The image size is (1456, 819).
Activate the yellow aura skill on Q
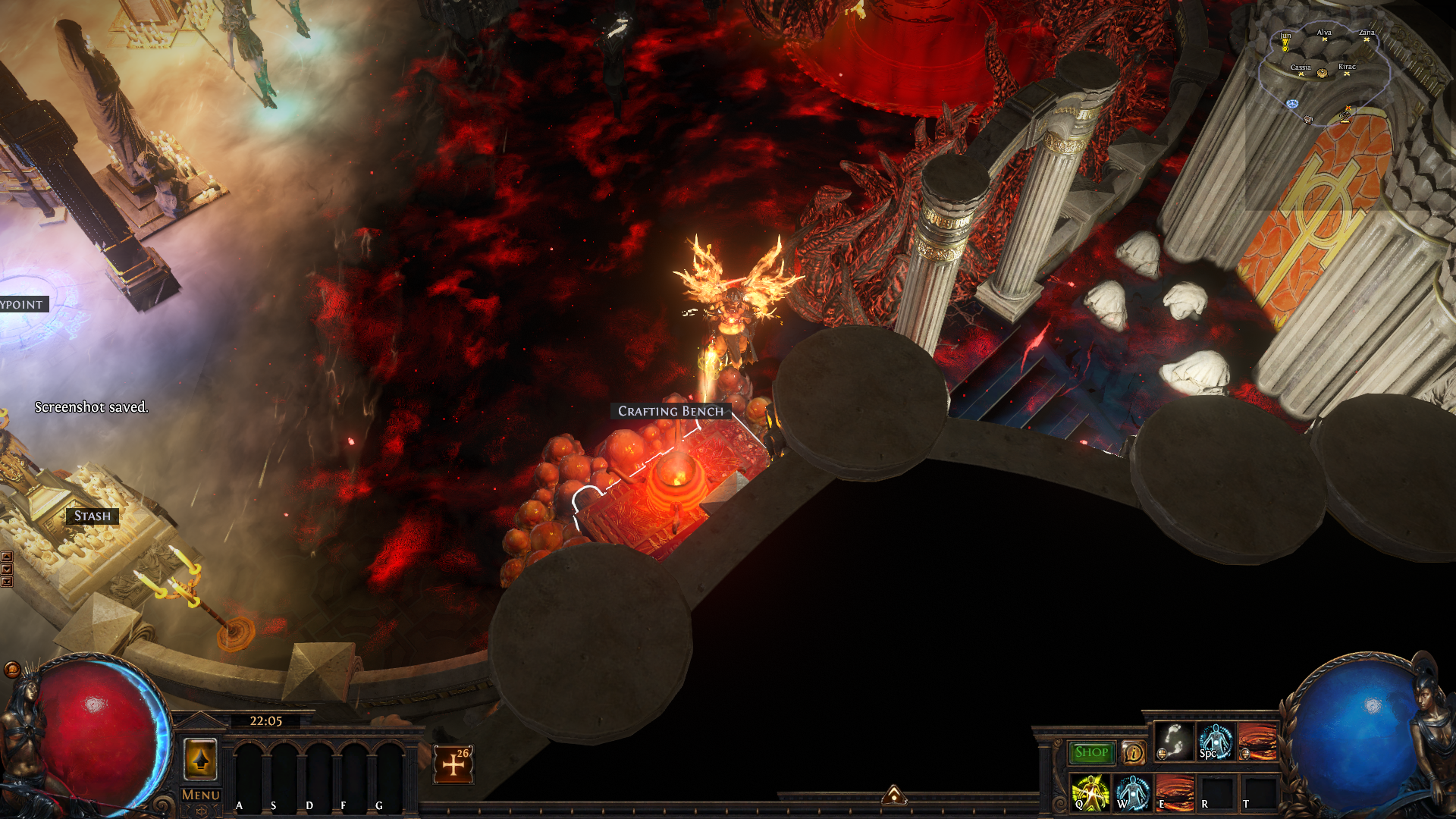tap(1090, 793)
